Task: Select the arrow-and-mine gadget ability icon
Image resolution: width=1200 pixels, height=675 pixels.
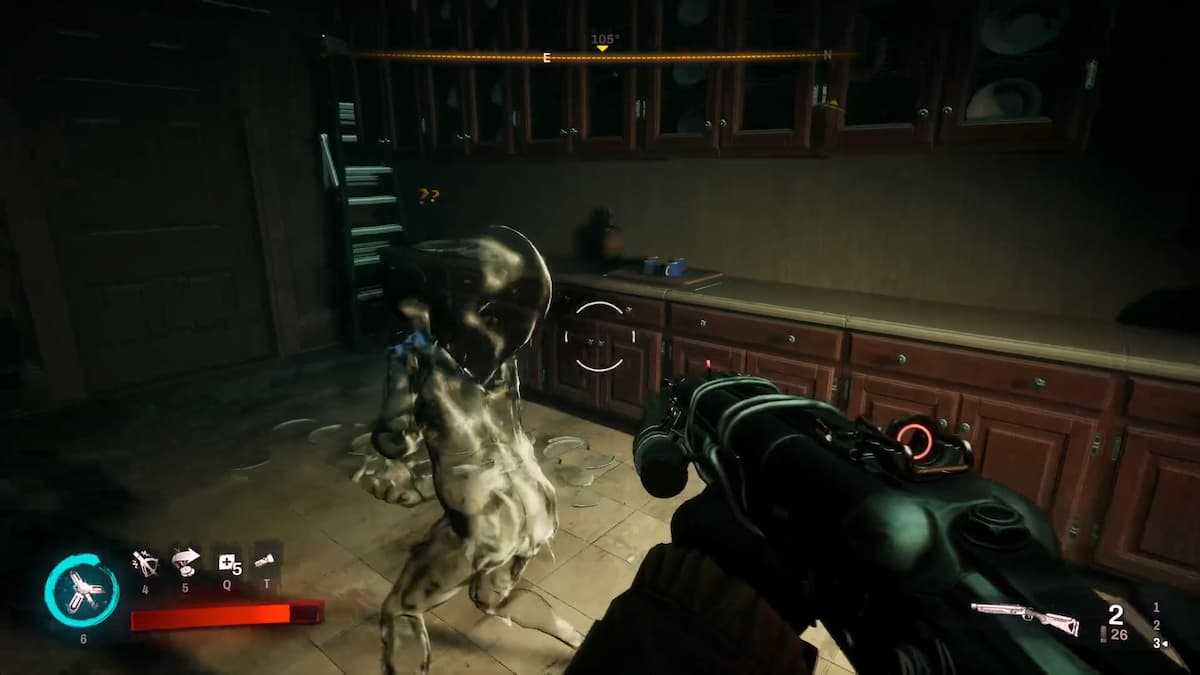Action: [x=185, y=563]
